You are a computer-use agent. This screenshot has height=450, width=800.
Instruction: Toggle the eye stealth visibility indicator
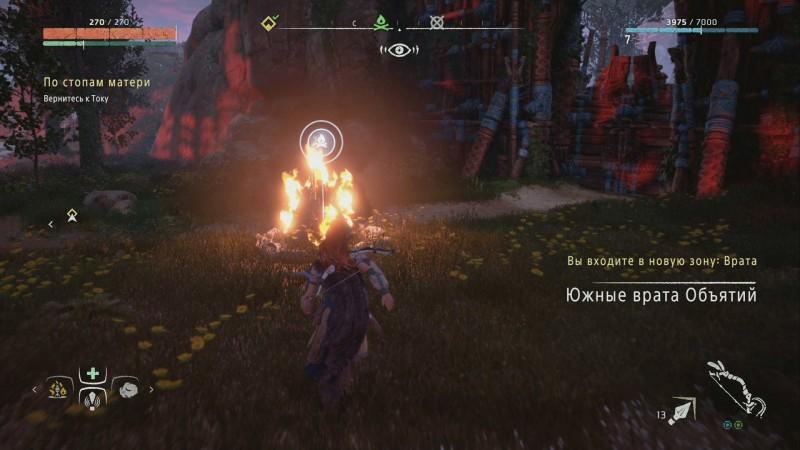(x=399, y=47)
